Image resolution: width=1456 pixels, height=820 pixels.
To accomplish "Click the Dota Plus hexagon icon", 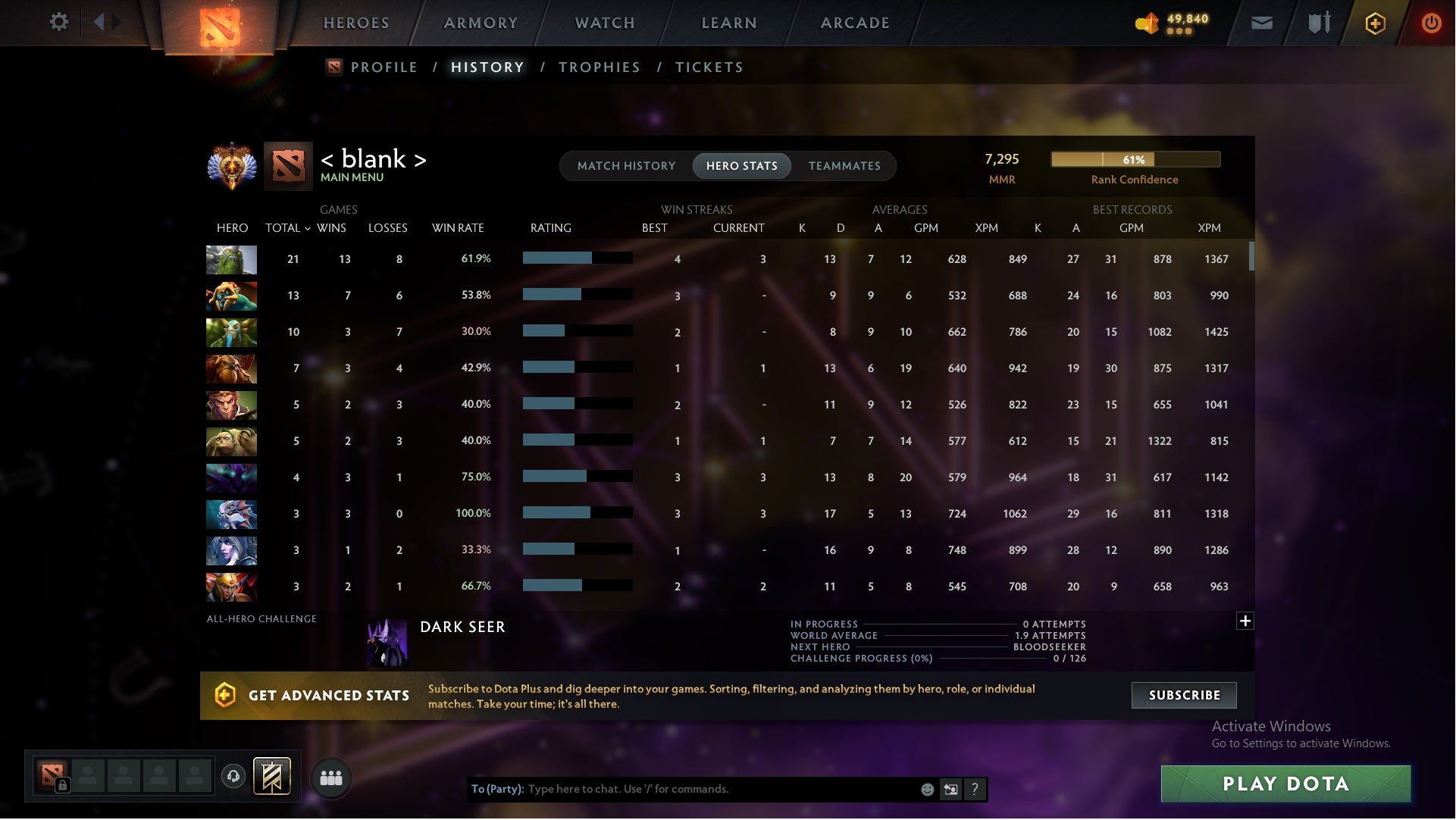I will click(1374, 23).
